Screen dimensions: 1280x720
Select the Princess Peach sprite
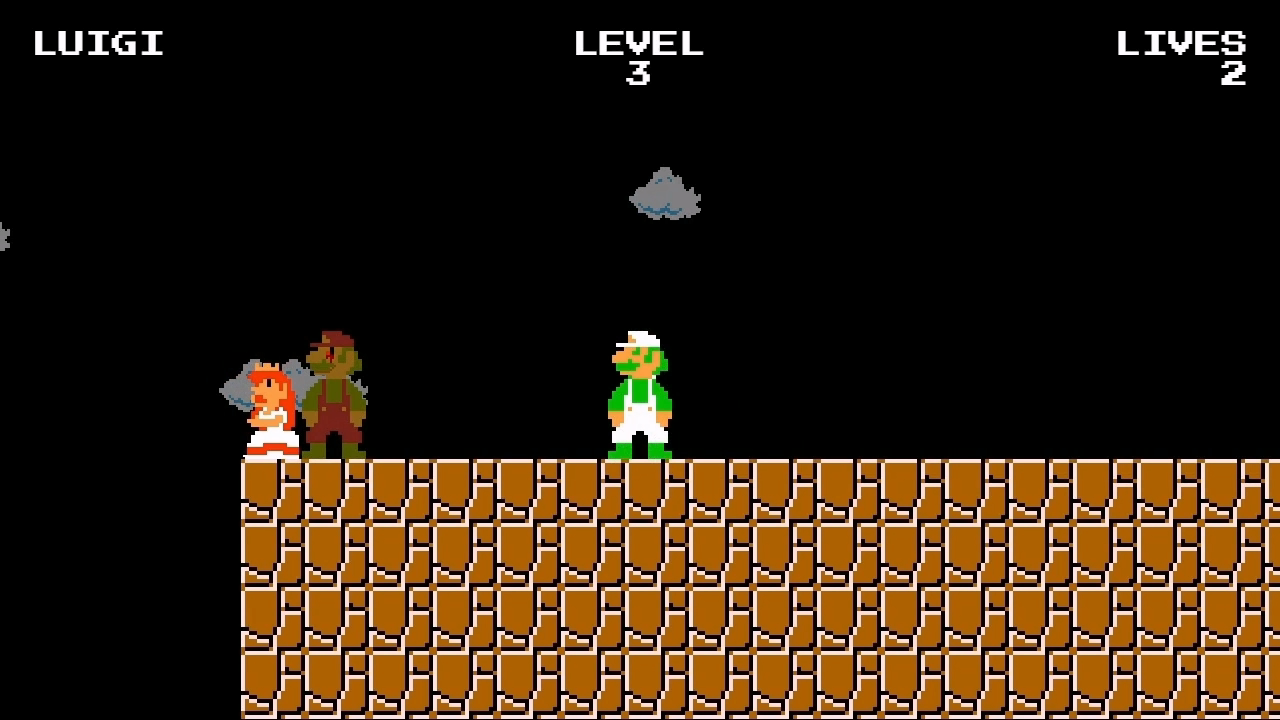click(270, 410)
